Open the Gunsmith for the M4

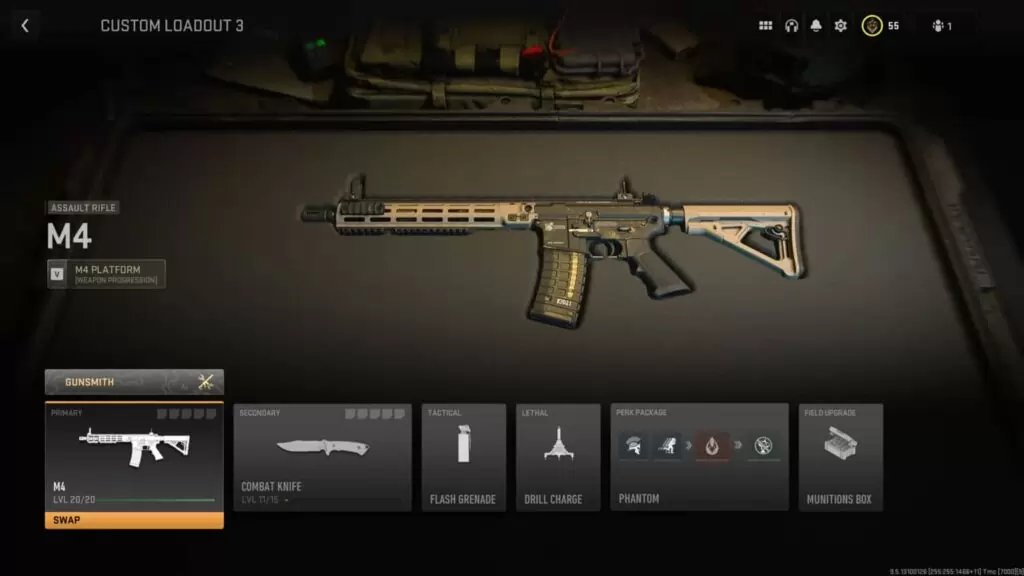point(134,381)
